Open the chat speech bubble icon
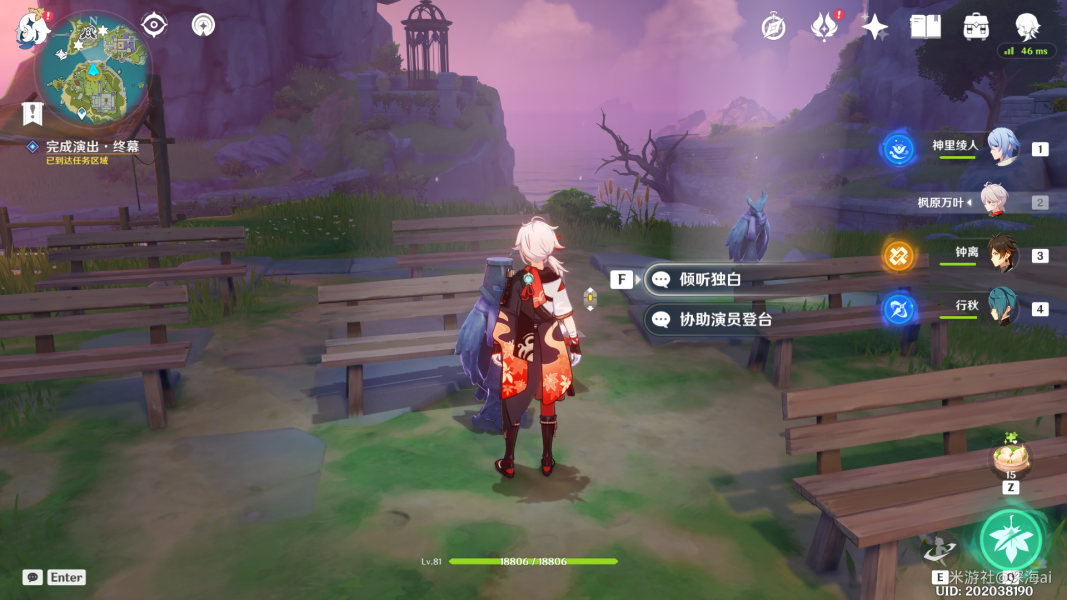 tap(33, 577)
